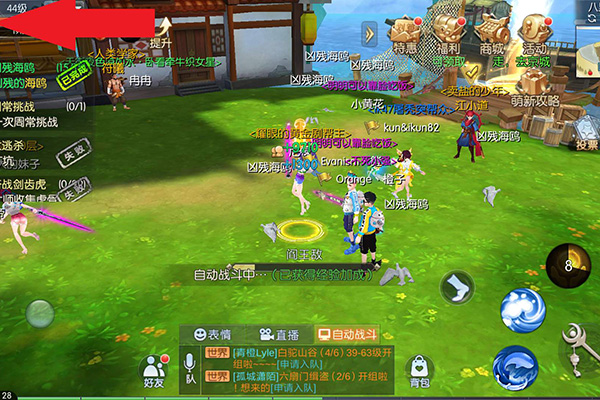Open the 背包 backpack
Screen dimensions: 600x400
(x=420, y=370)
